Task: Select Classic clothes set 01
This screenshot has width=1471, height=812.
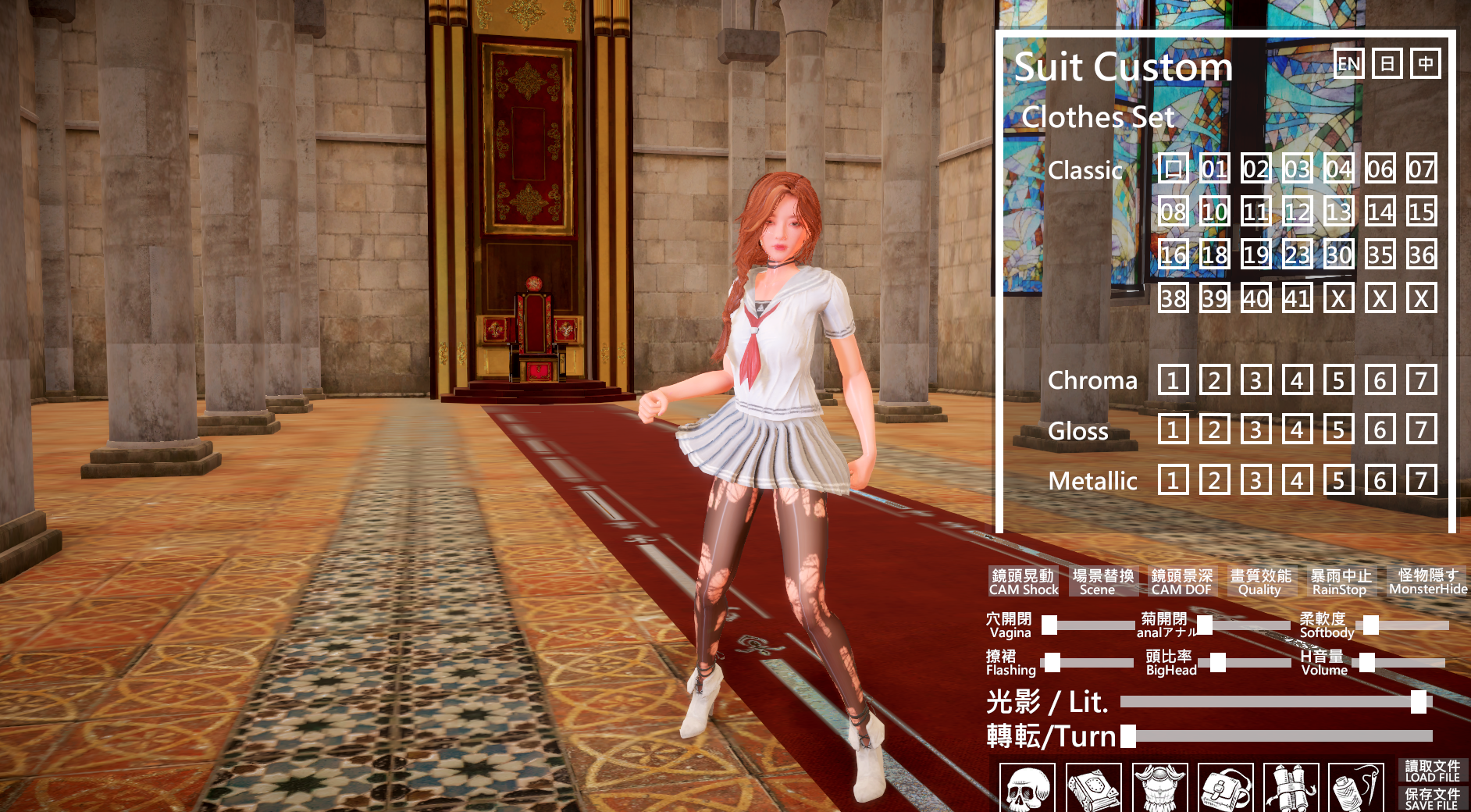Action: [1214, 169]
